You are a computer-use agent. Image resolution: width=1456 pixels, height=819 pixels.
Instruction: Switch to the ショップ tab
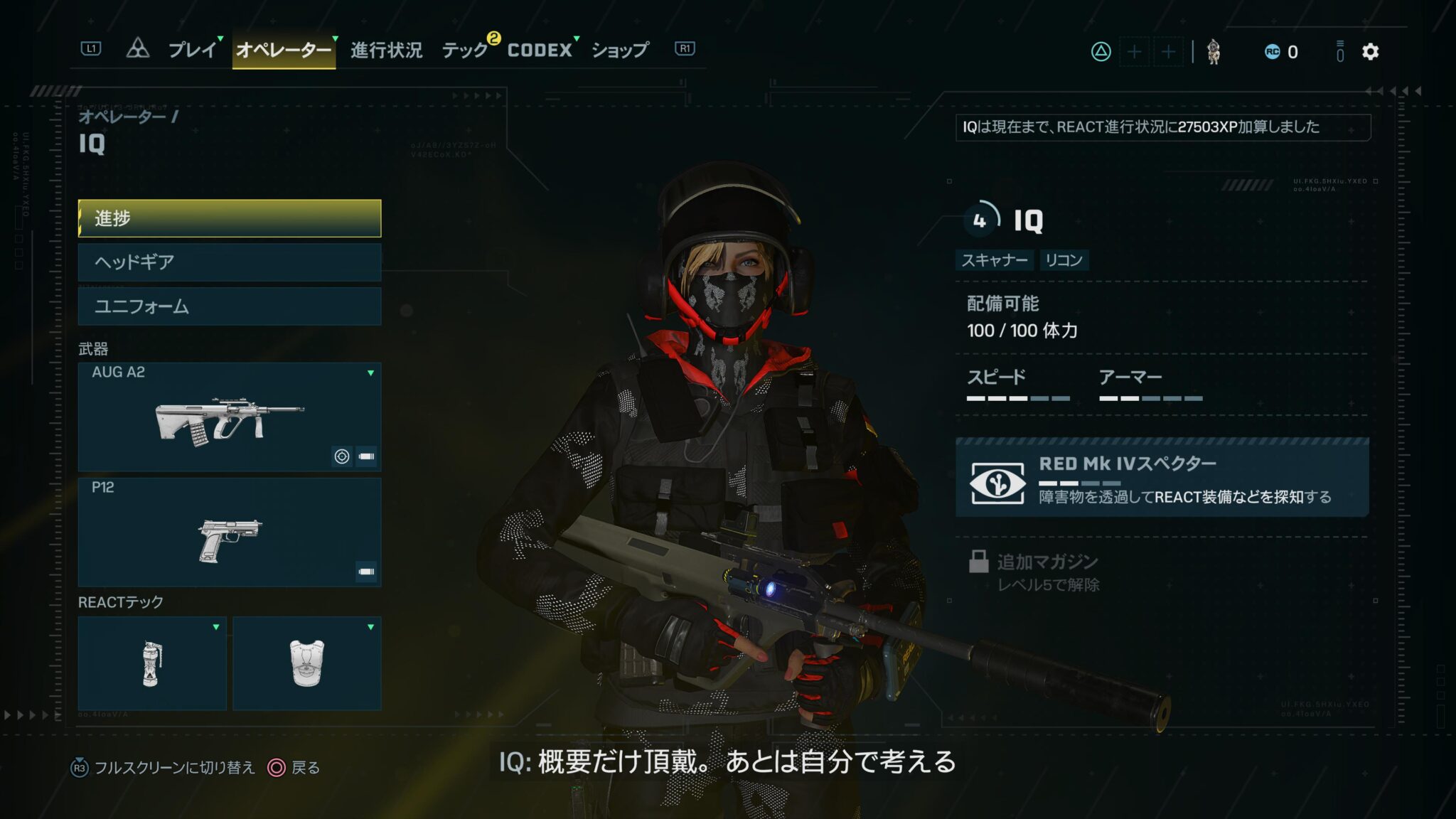[619, 50]
